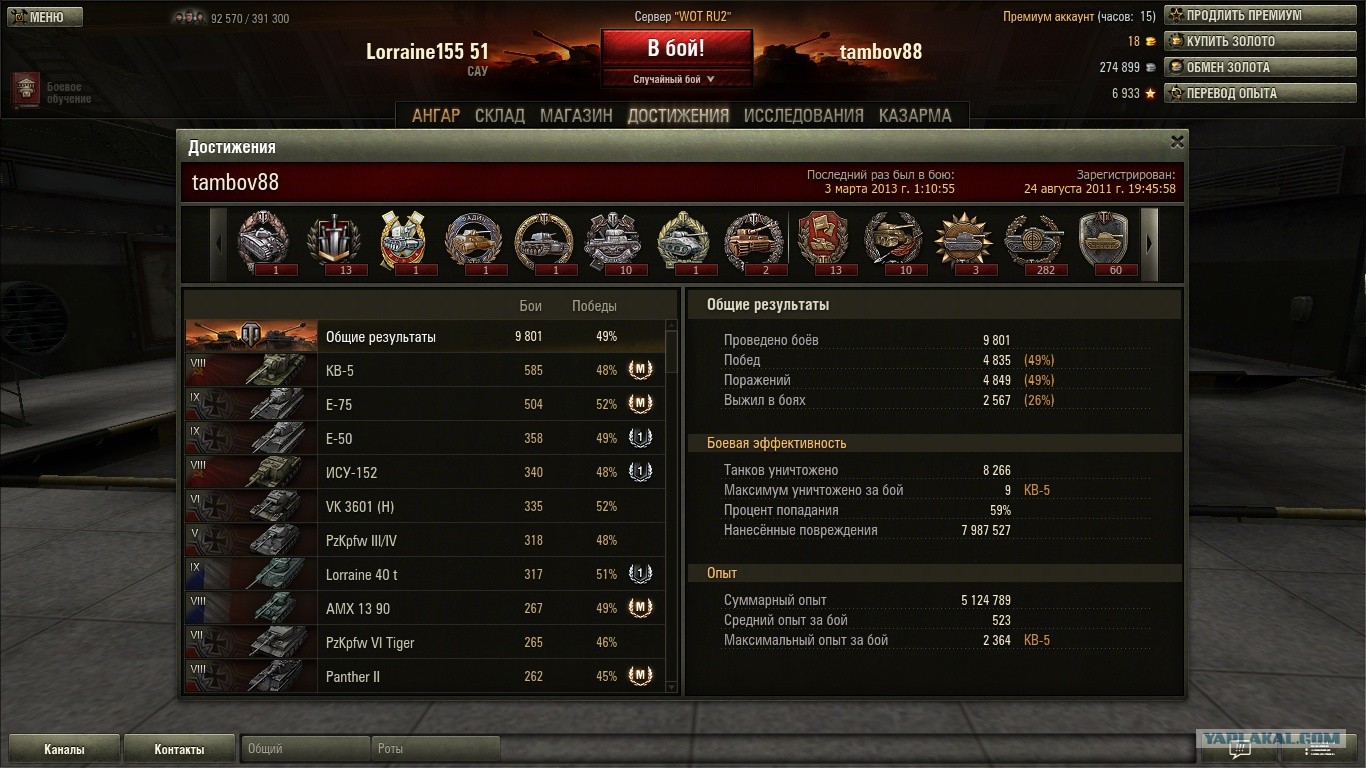The height and width of the screenshot is (768, 1366).
Task: Open the КАЗАРМА tab
Action: click(x=915, y=116)
